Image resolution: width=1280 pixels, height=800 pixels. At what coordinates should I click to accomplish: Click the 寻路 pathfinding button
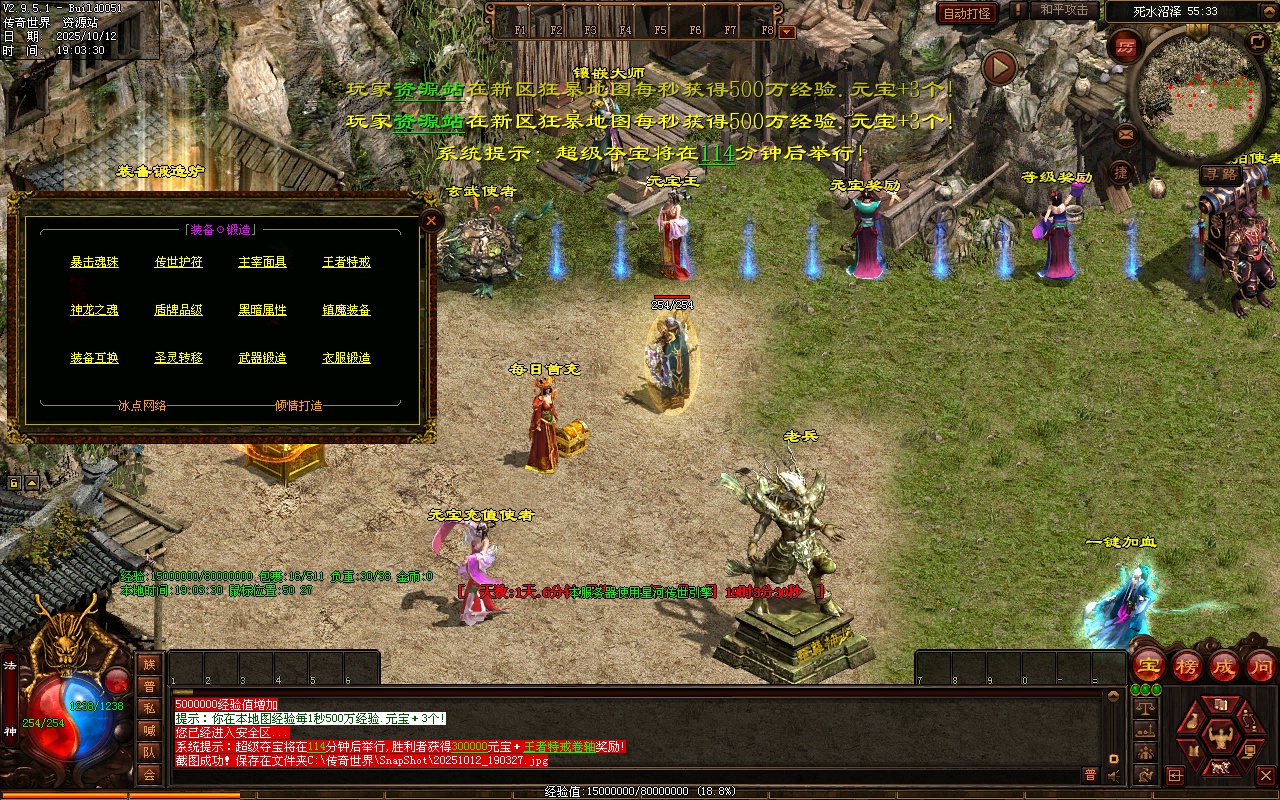(x=1219, y=174)
